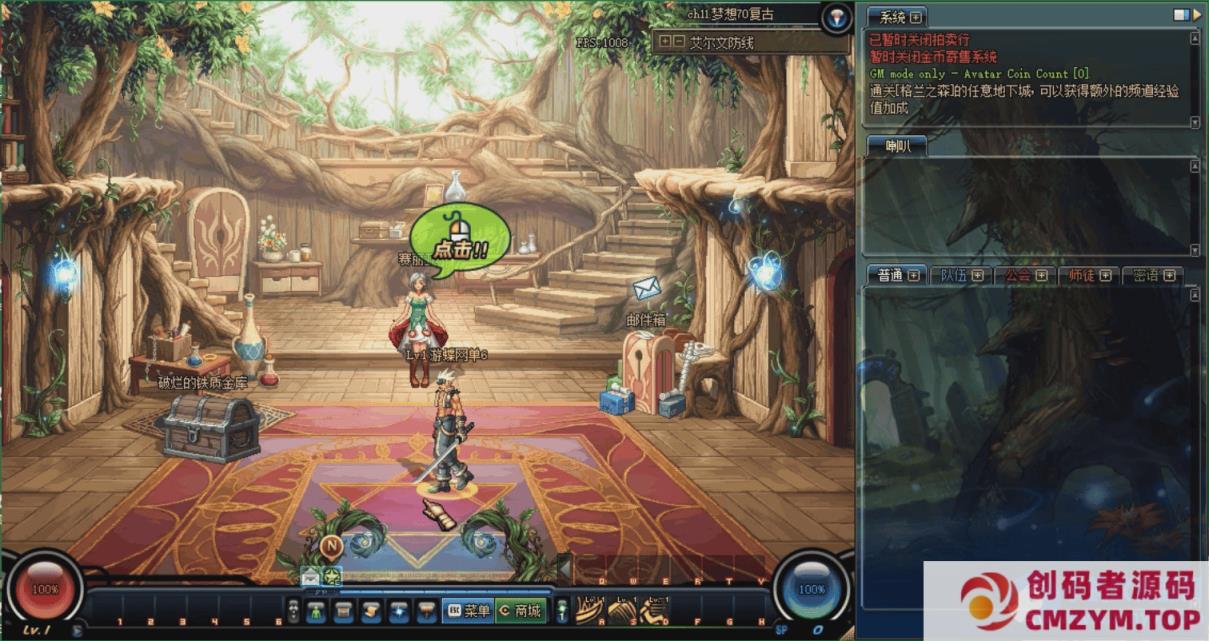Switch to the 普通 chat tab
Screen dimensions: 1209x641
click(x=893, y=275)
